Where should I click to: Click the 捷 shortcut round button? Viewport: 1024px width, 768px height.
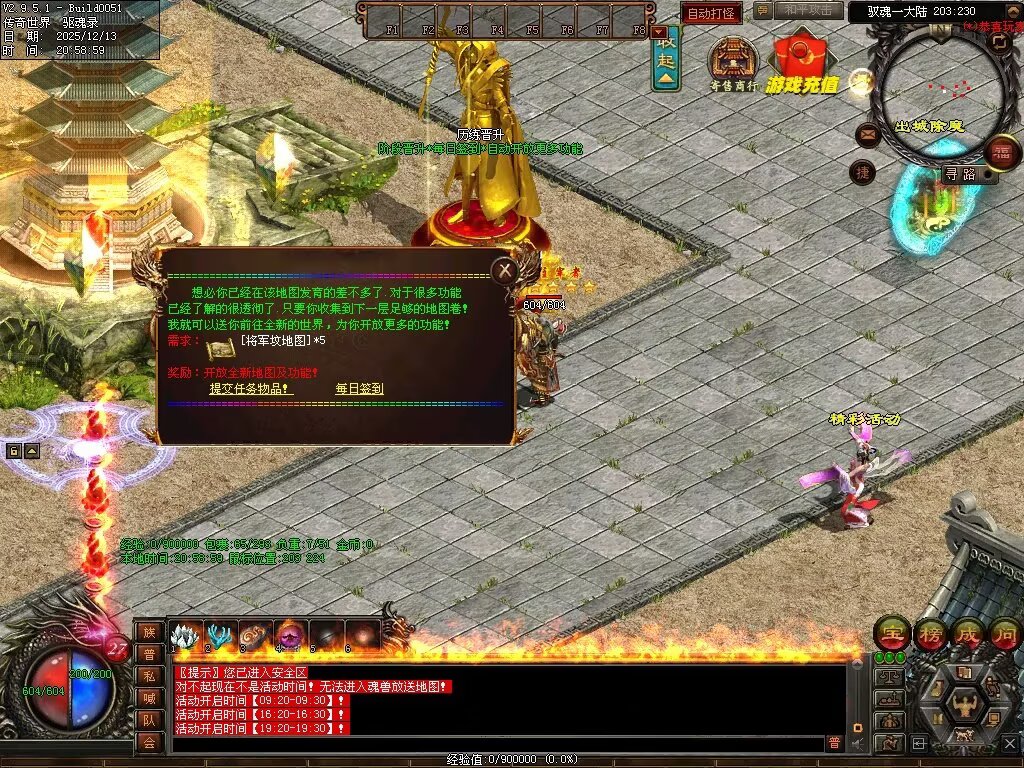863,172
